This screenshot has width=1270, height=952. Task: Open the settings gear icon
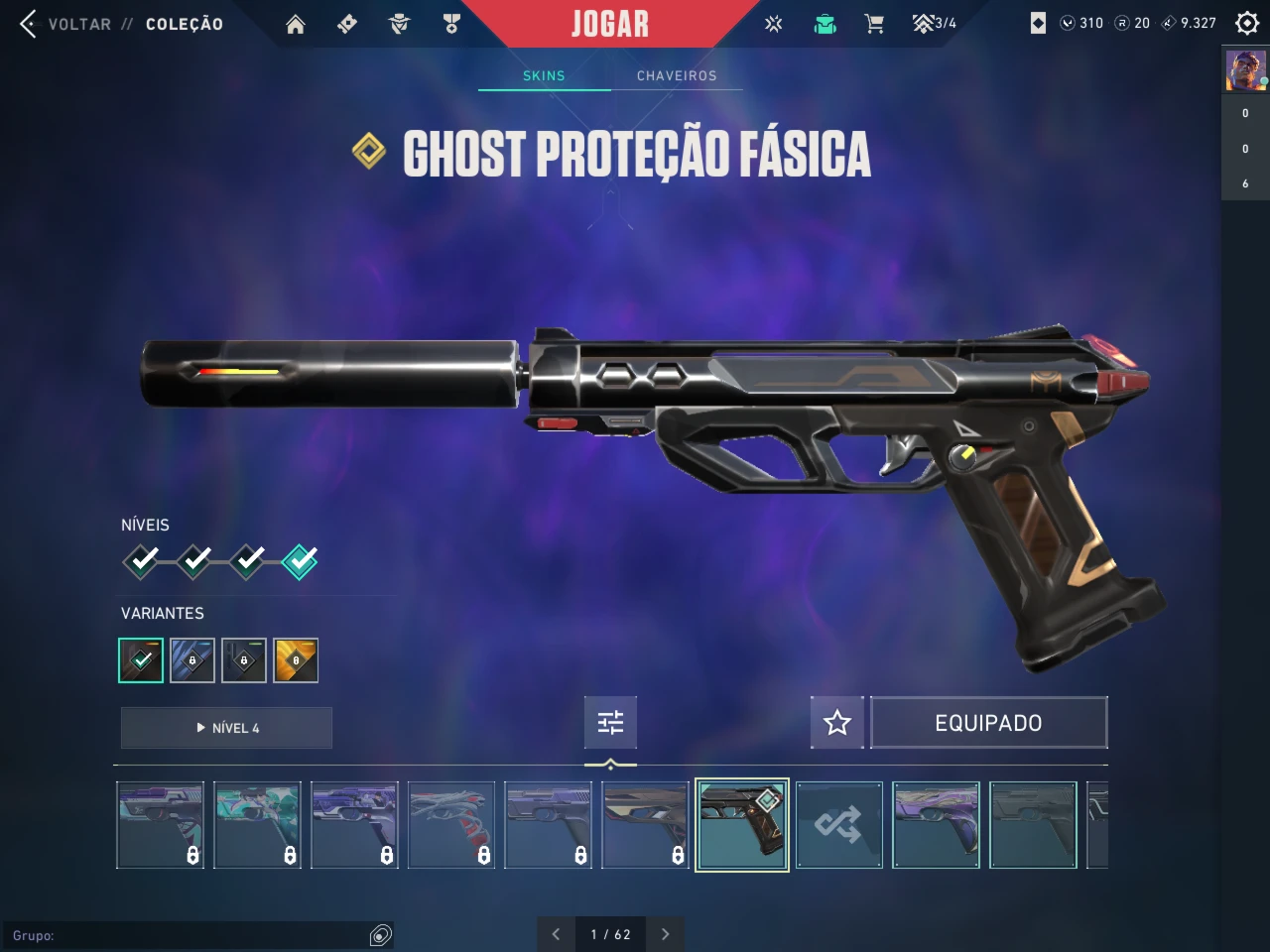(x=1247, y=23)
